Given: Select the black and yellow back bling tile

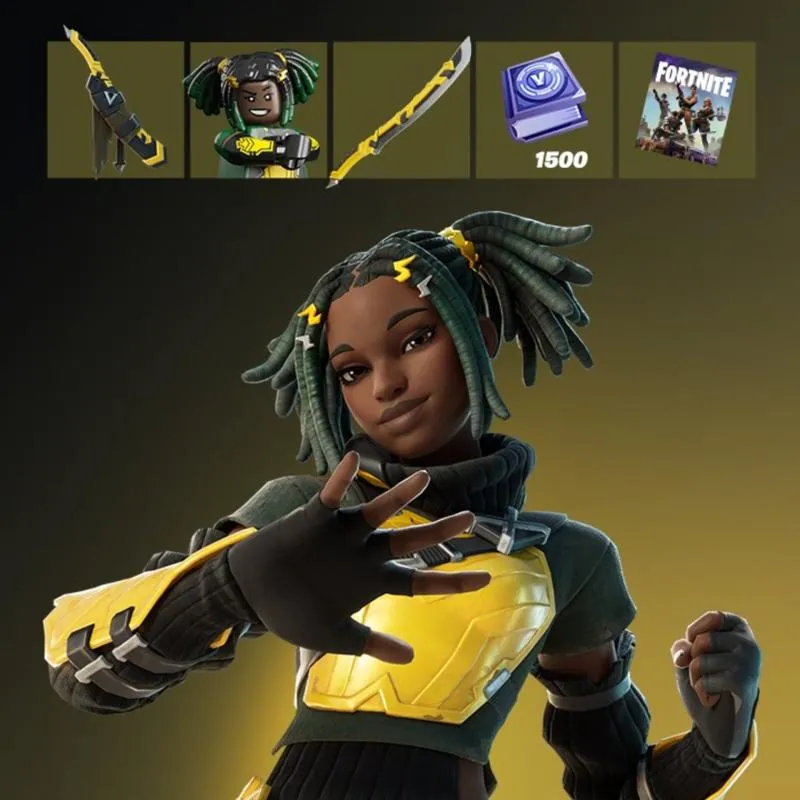Looking at the screenshot, I should click(x=116, y=110).
